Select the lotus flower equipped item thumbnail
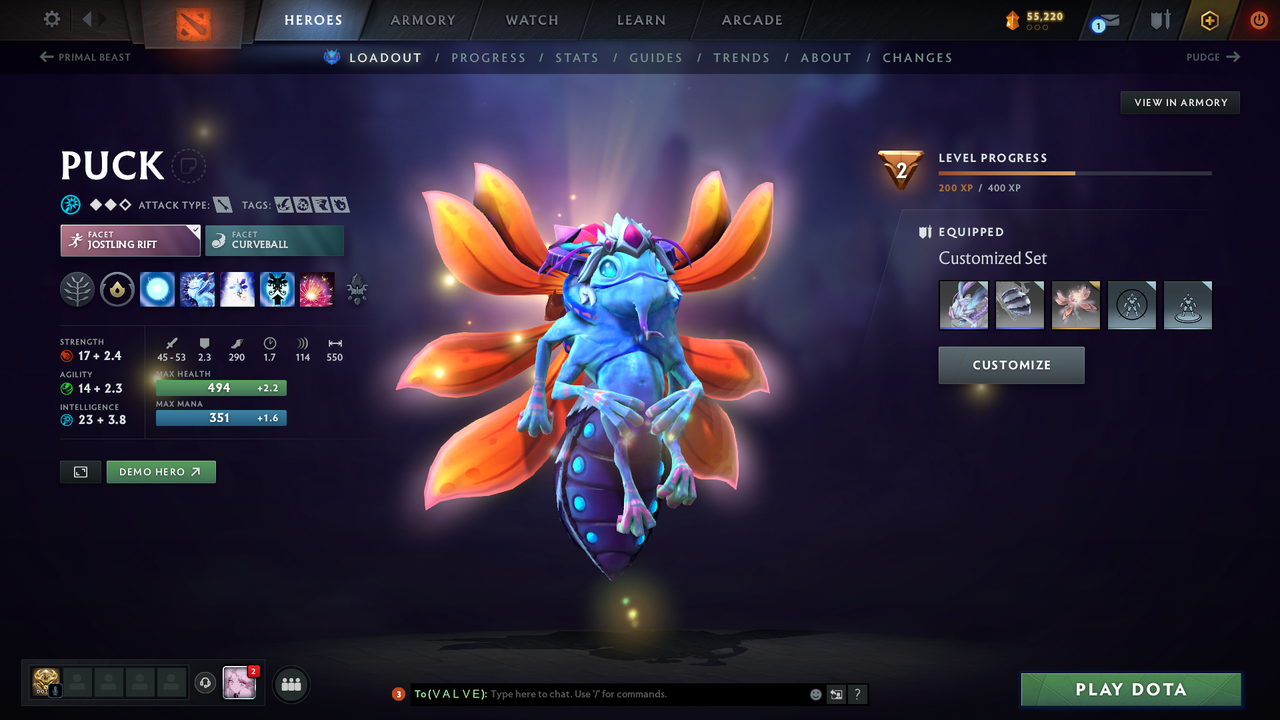Screen dimensions: 1280x720 pyautogui.click(x=1075, y=305)
